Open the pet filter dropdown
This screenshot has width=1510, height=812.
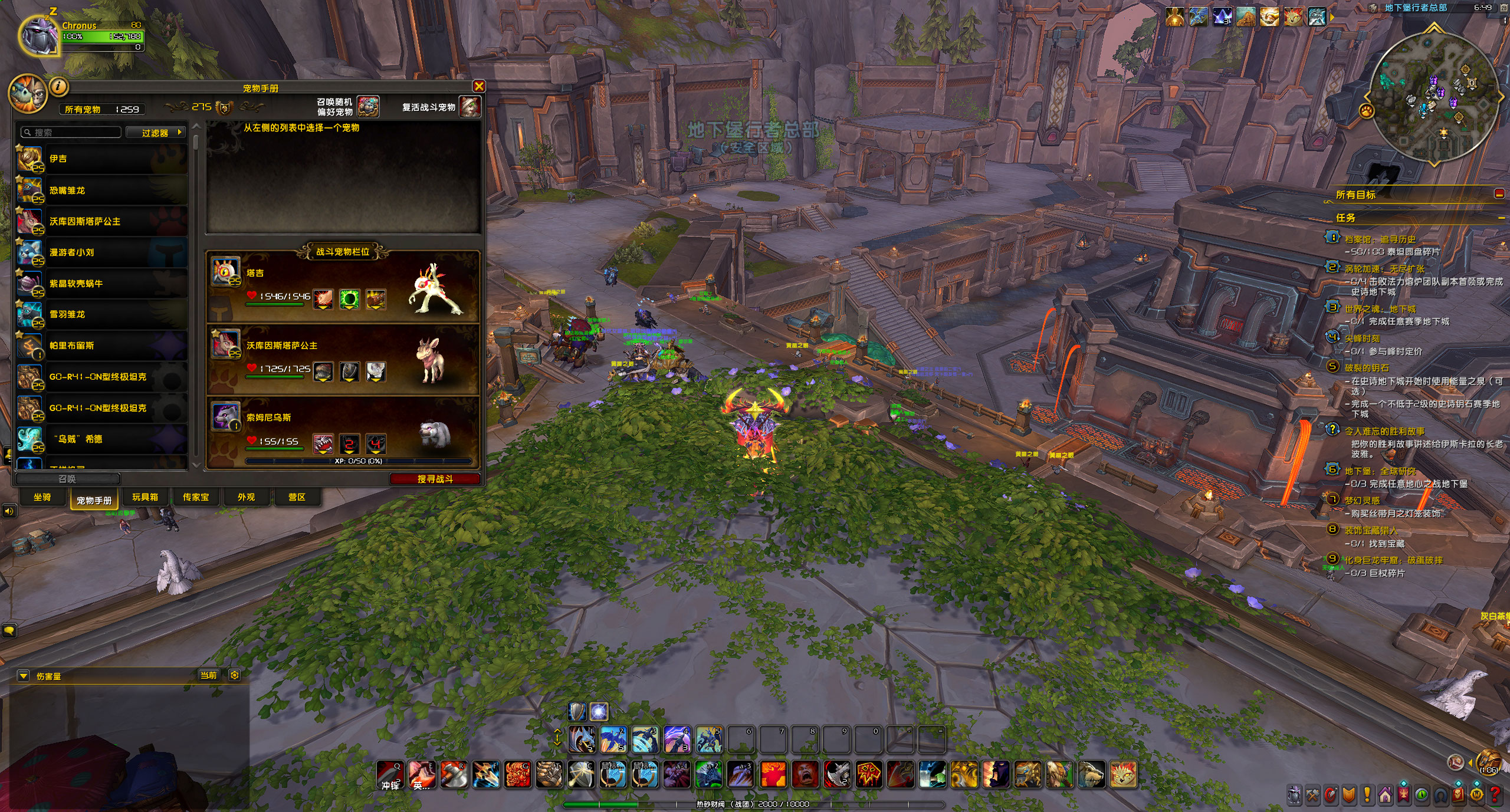pos(156,133)
